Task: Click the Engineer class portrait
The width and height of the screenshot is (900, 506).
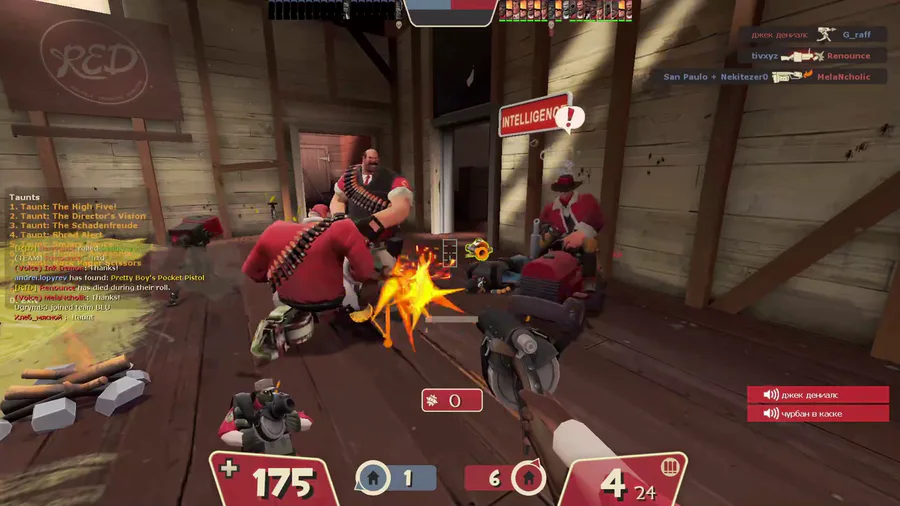Action: click(260, 412)
